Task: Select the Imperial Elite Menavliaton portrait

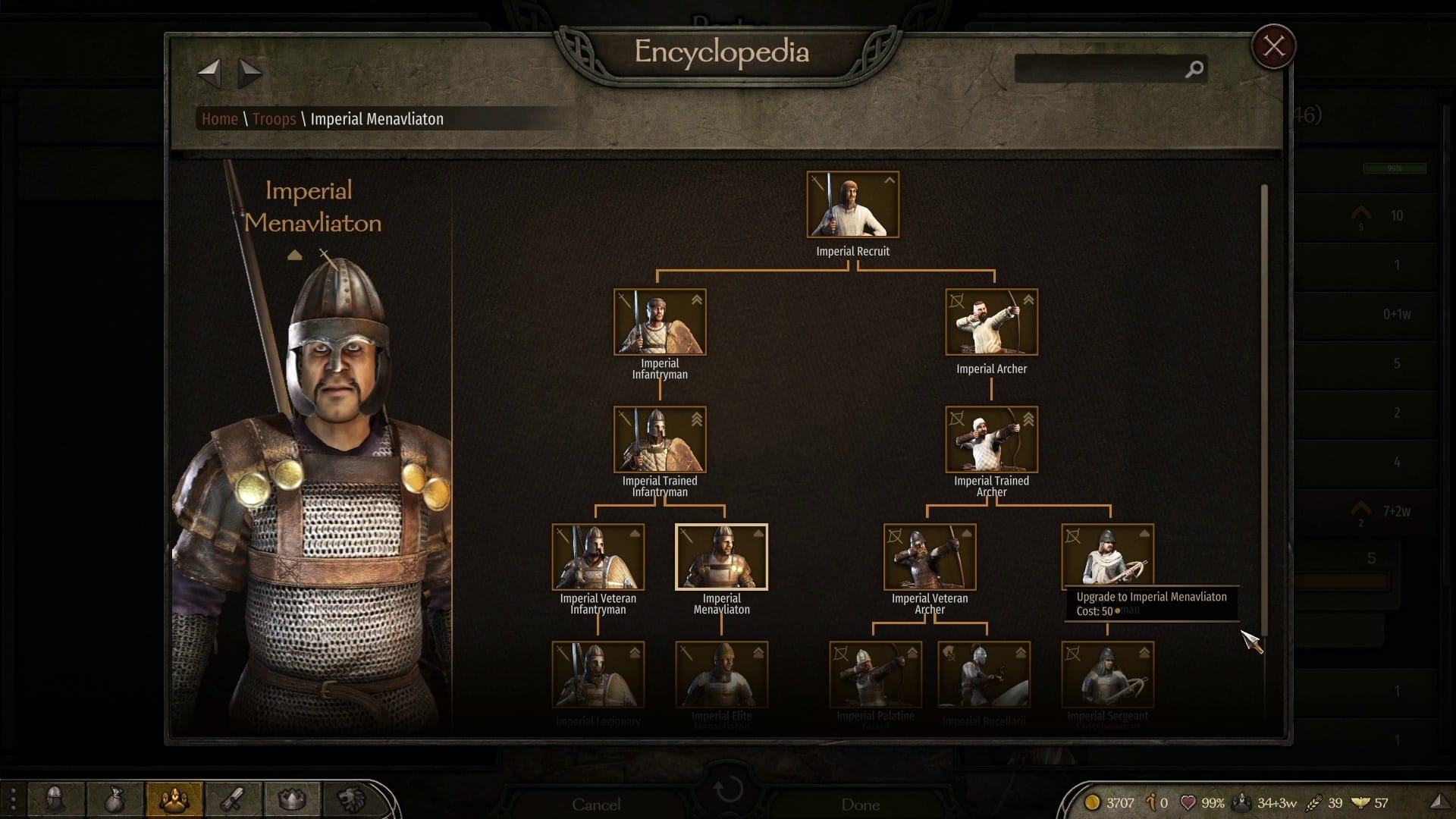Action: (x=721, y=675)
